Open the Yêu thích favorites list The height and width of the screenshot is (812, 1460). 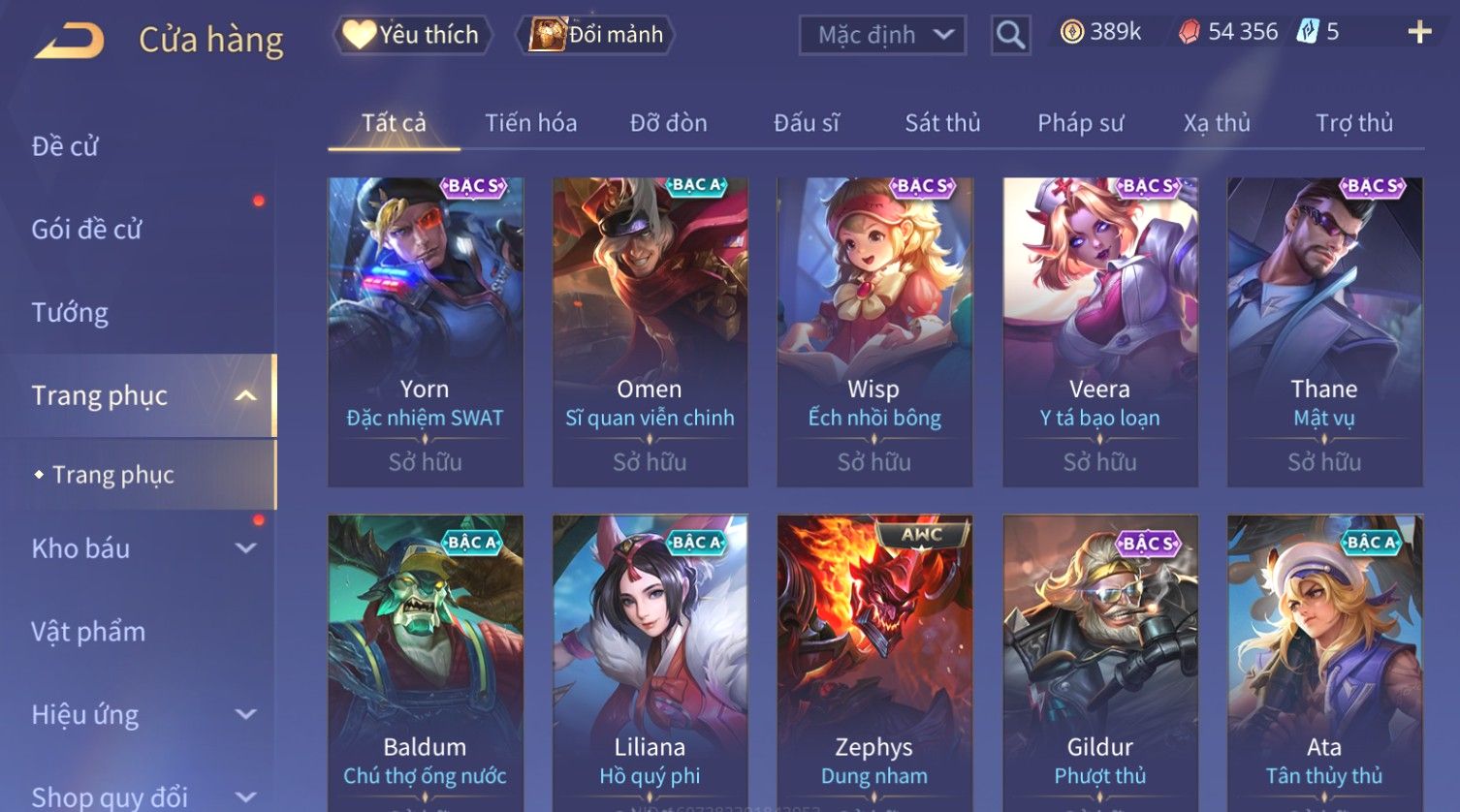coord(413,35)
